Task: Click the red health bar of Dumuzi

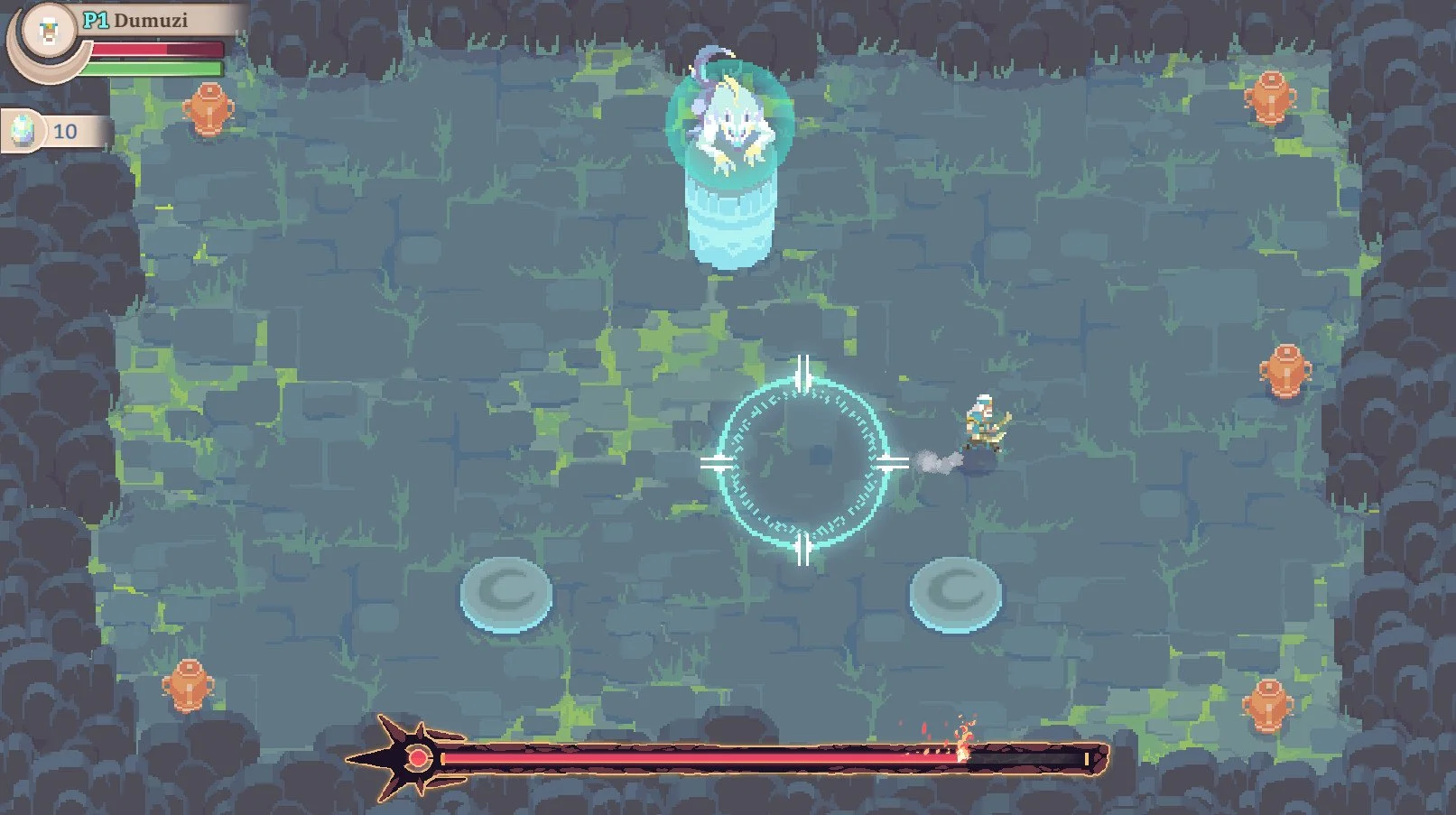Action: click(158, 51)
